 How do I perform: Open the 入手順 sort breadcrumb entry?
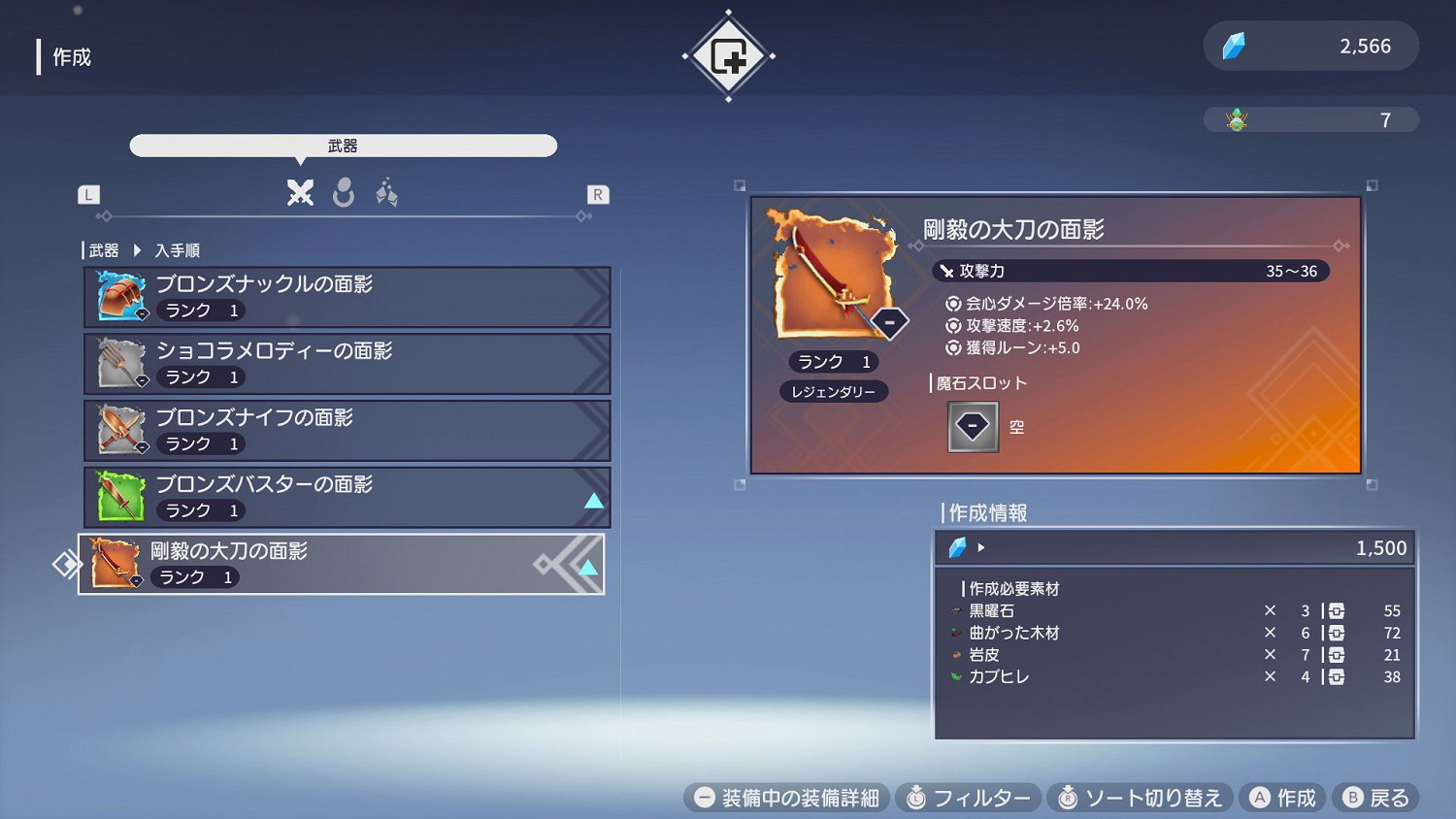coord(180,249)
